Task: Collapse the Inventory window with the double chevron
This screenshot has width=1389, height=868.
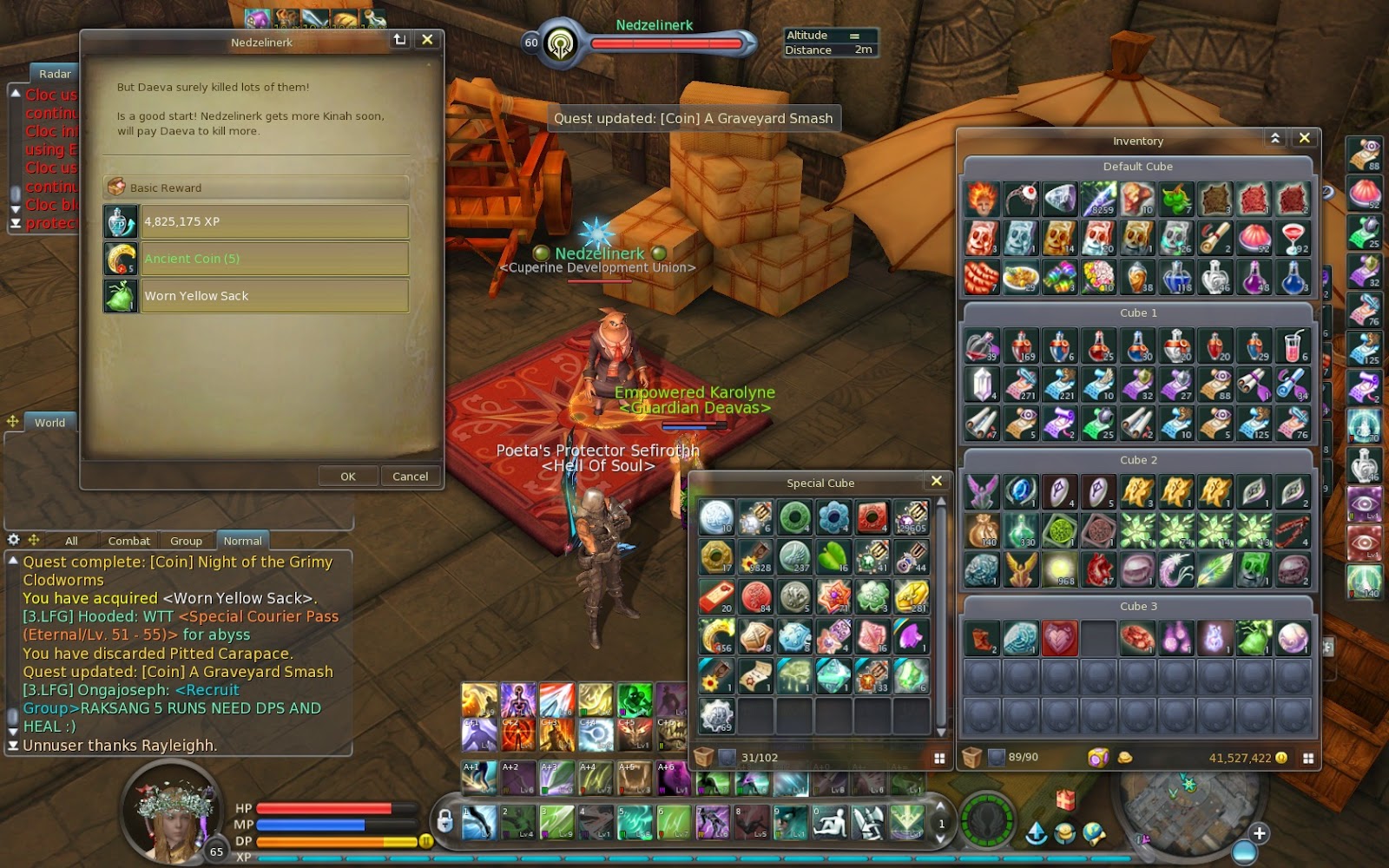Action: click(x=1274, y=138)
